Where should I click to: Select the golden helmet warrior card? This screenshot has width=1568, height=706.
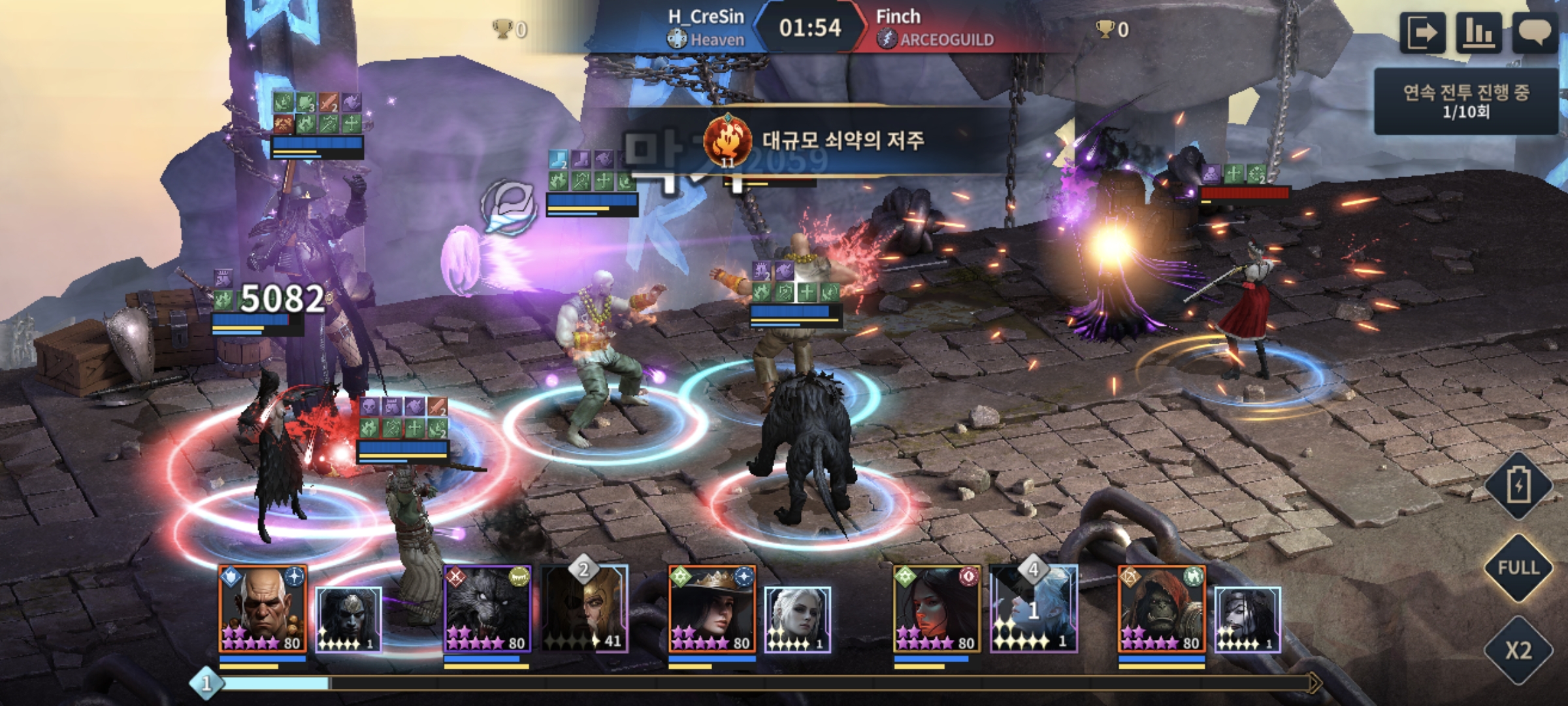pos(585,609)
